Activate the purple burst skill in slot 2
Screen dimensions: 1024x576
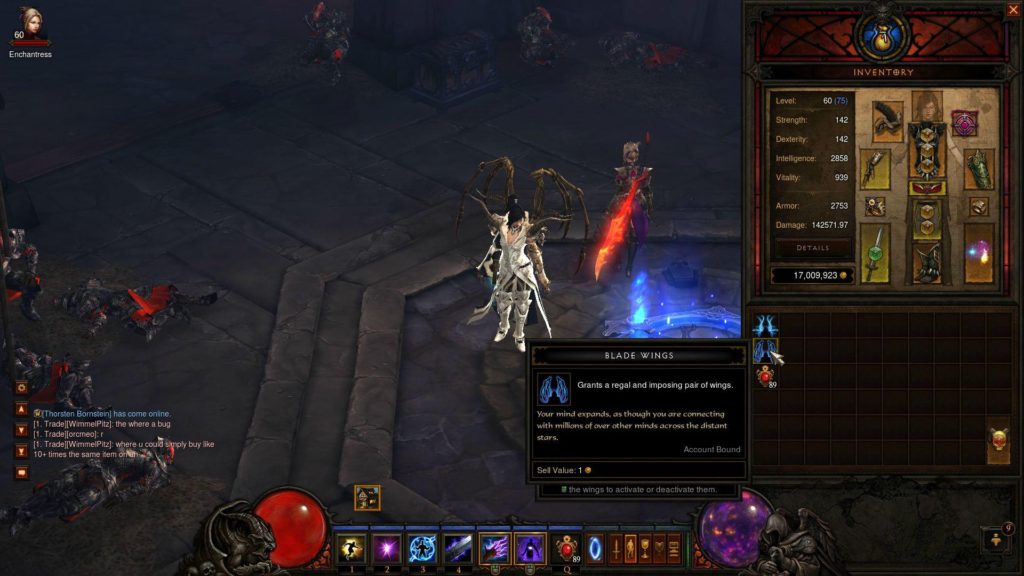coord(386,548)
